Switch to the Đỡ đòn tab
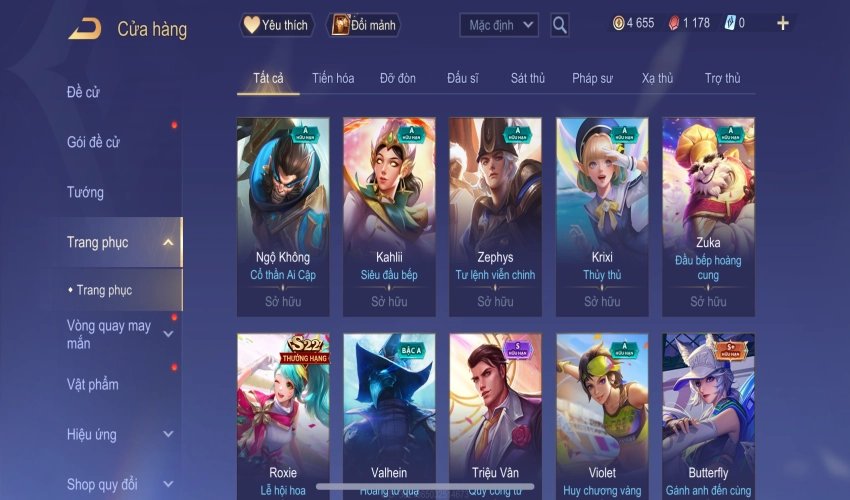 click(x=398, y=78)
